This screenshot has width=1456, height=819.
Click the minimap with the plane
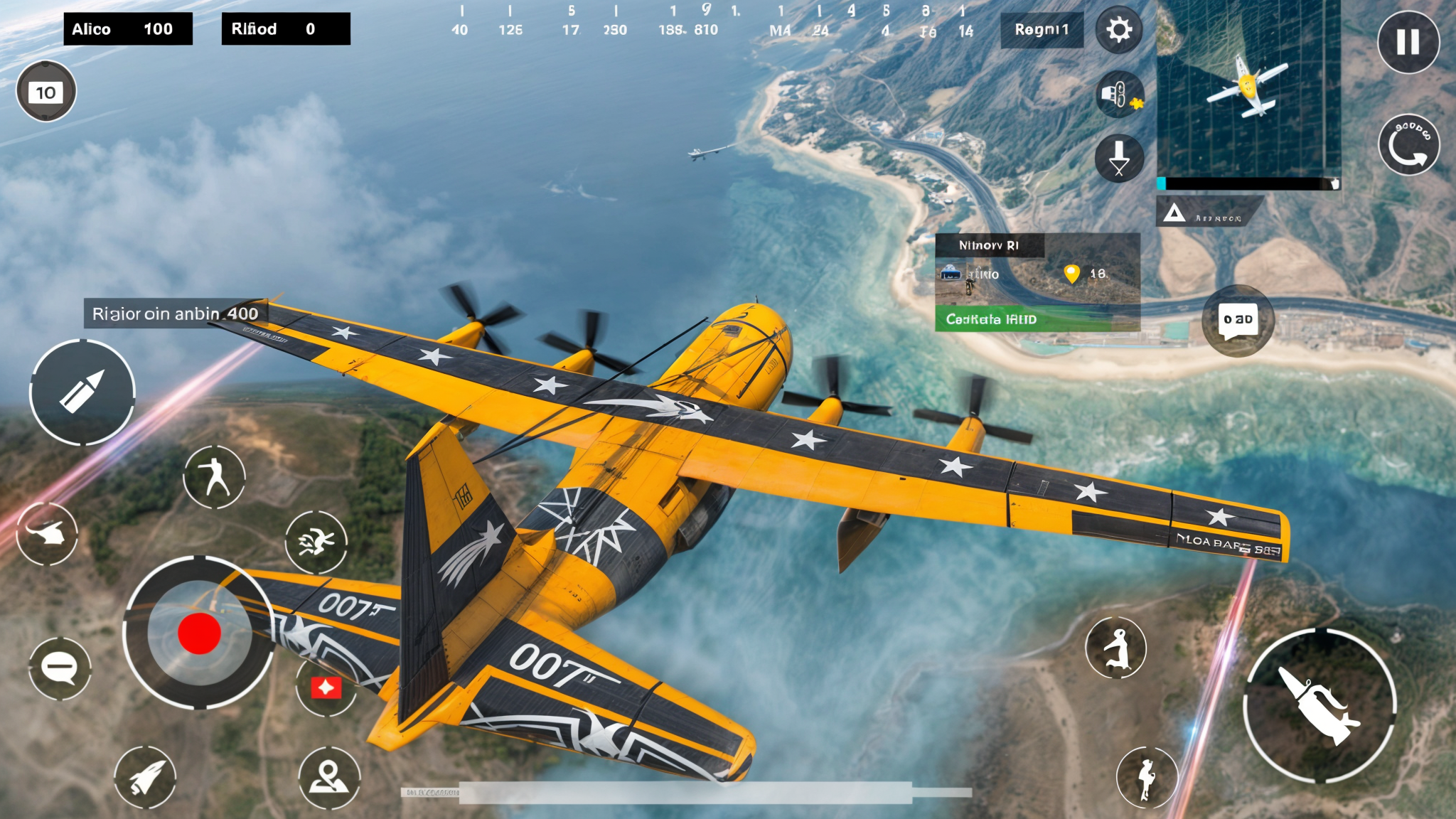[x=1248, y=89]
